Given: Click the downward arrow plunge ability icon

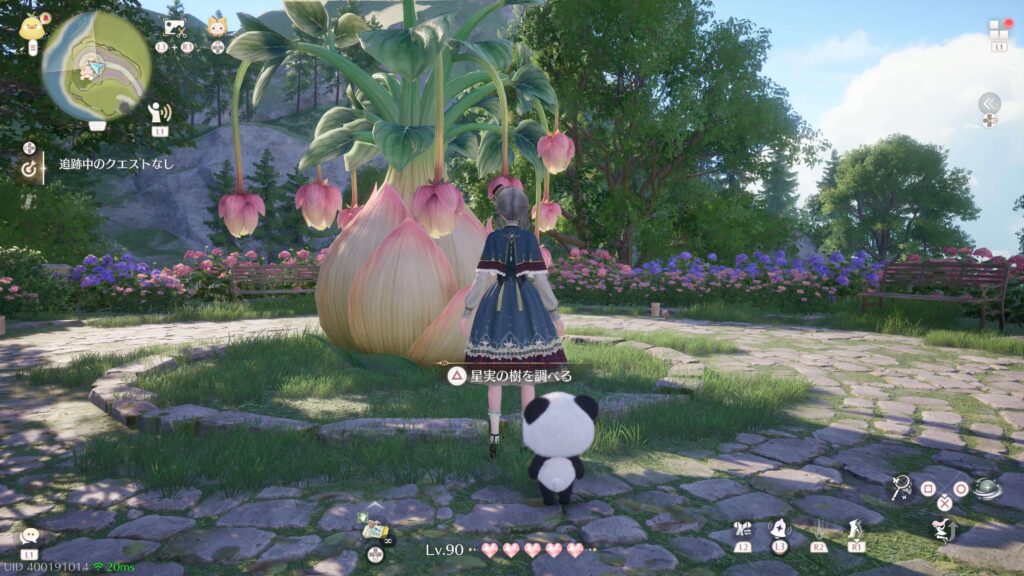Looking at the screenshot, I should tap(818, 529).
